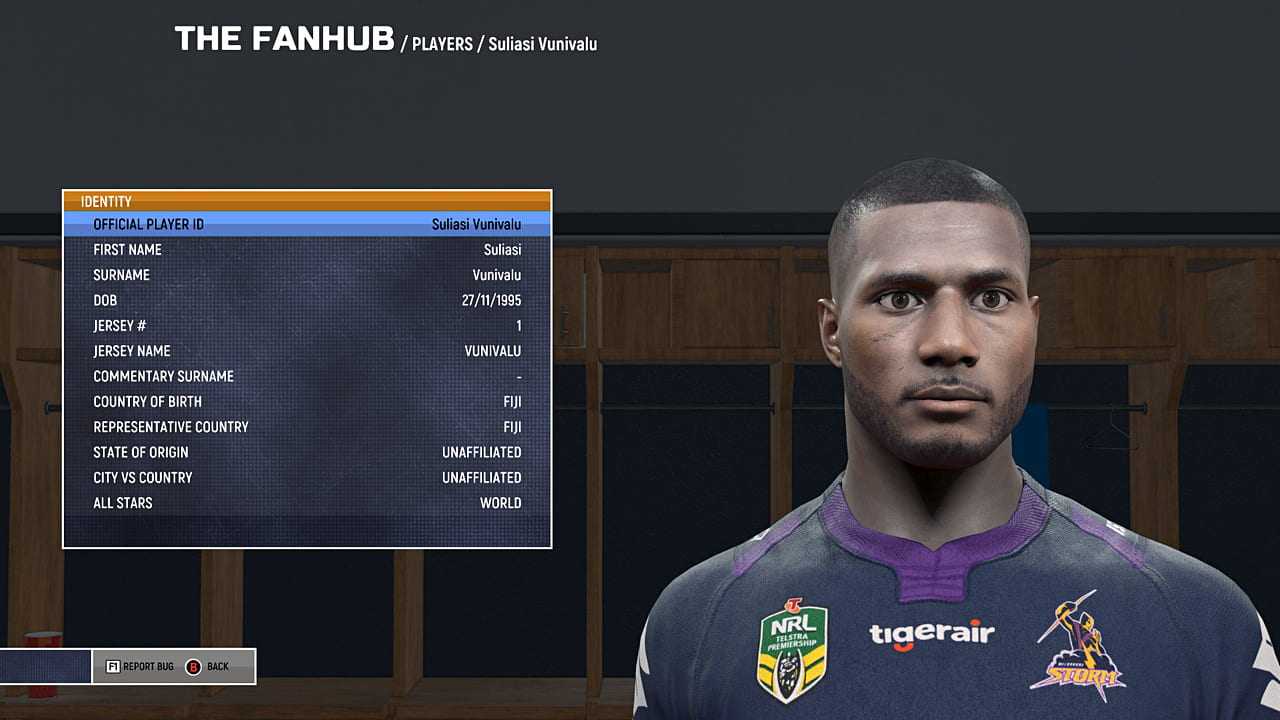Image resolution: width=1280 pixels, height=720 pixels.
Task: Pick the Commentary Surname option
Action: [307, 376]
